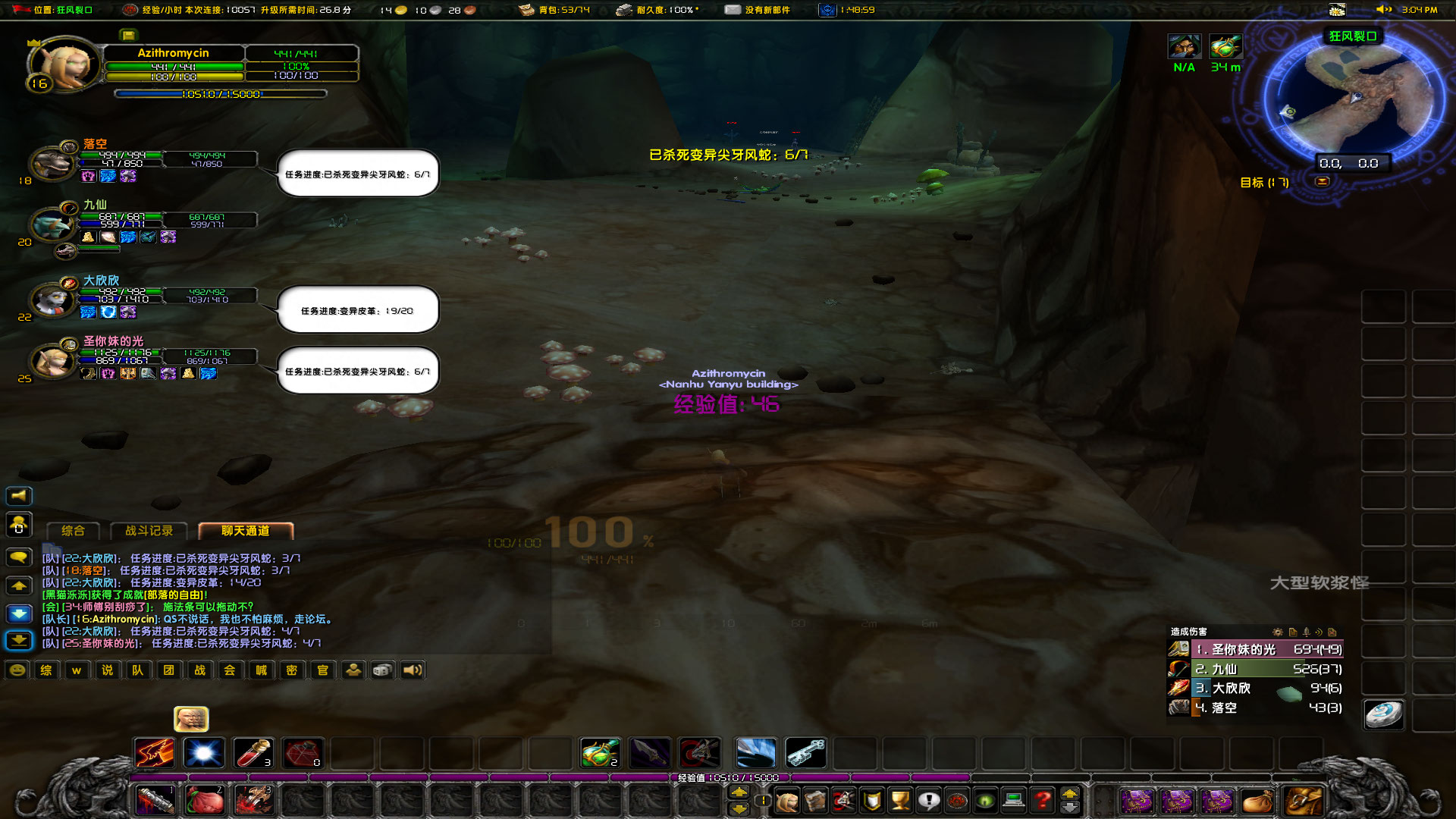This screenshot has height=819, width=1456.
Task: Click the report icon on the 造成伤害 meter
Action: (x=1291, y=632)
